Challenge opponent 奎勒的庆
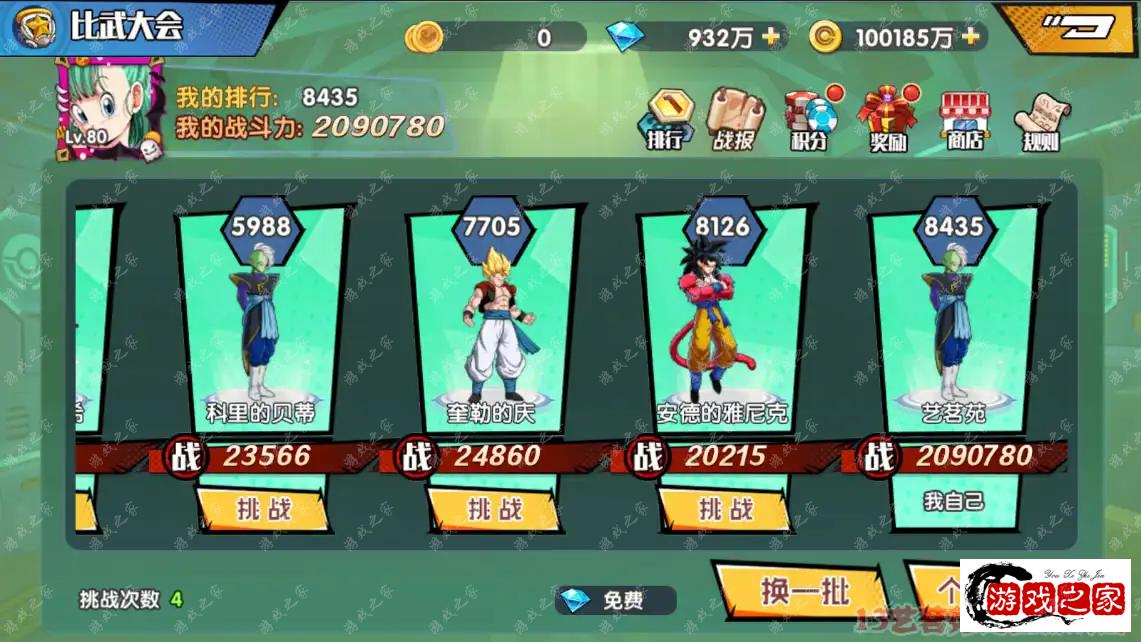 494,509
